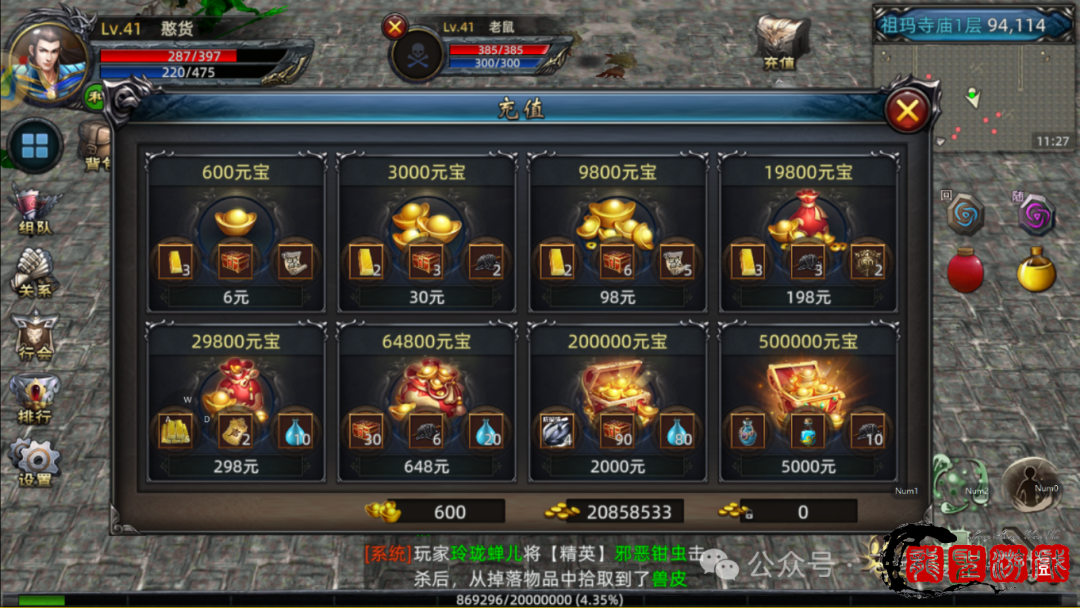Open the 组队 team menu

pyautogui.click(x=35, y=212)
